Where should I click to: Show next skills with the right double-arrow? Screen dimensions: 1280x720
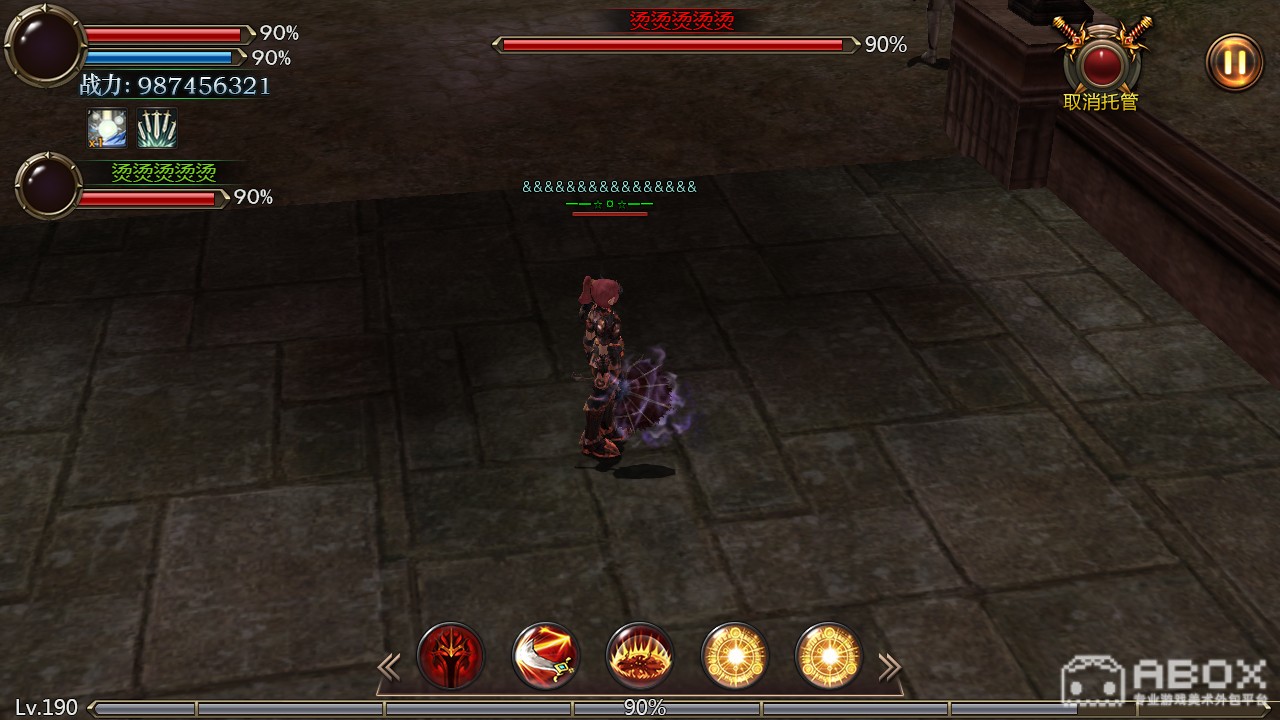(x=889, y=666)
